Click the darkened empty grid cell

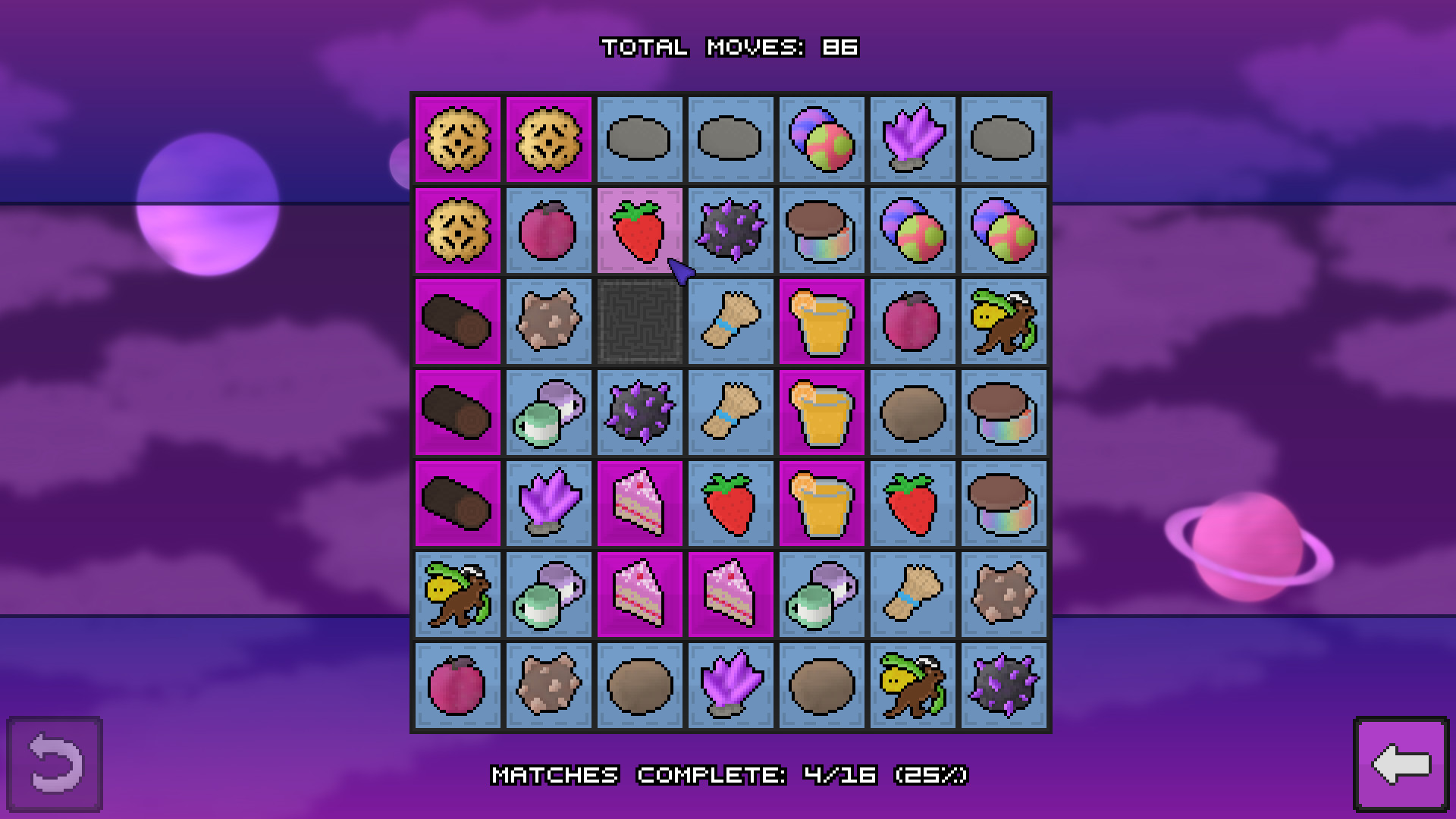tap(639, 322)
